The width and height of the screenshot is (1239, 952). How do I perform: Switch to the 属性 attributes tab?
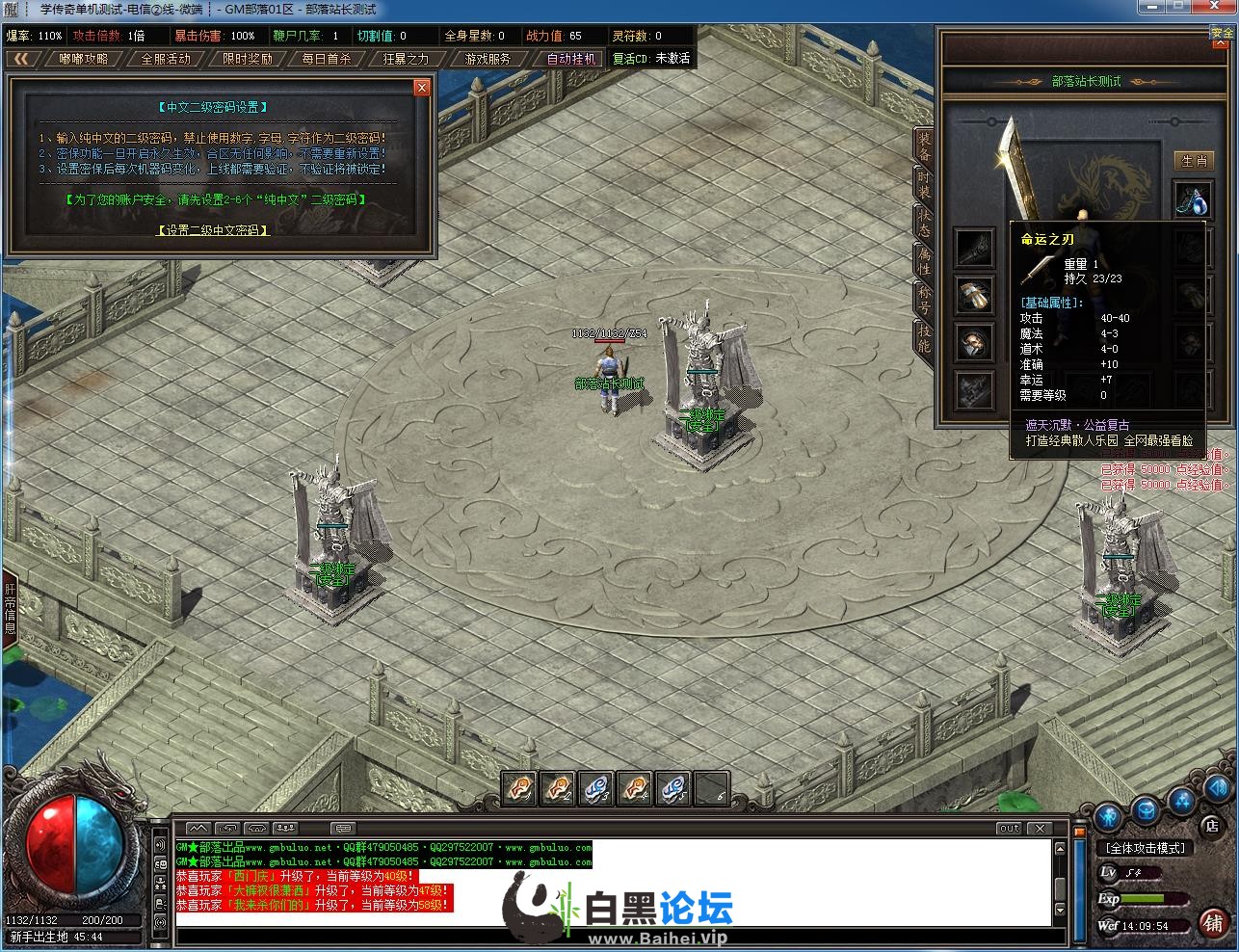click(x=924, y=258)
